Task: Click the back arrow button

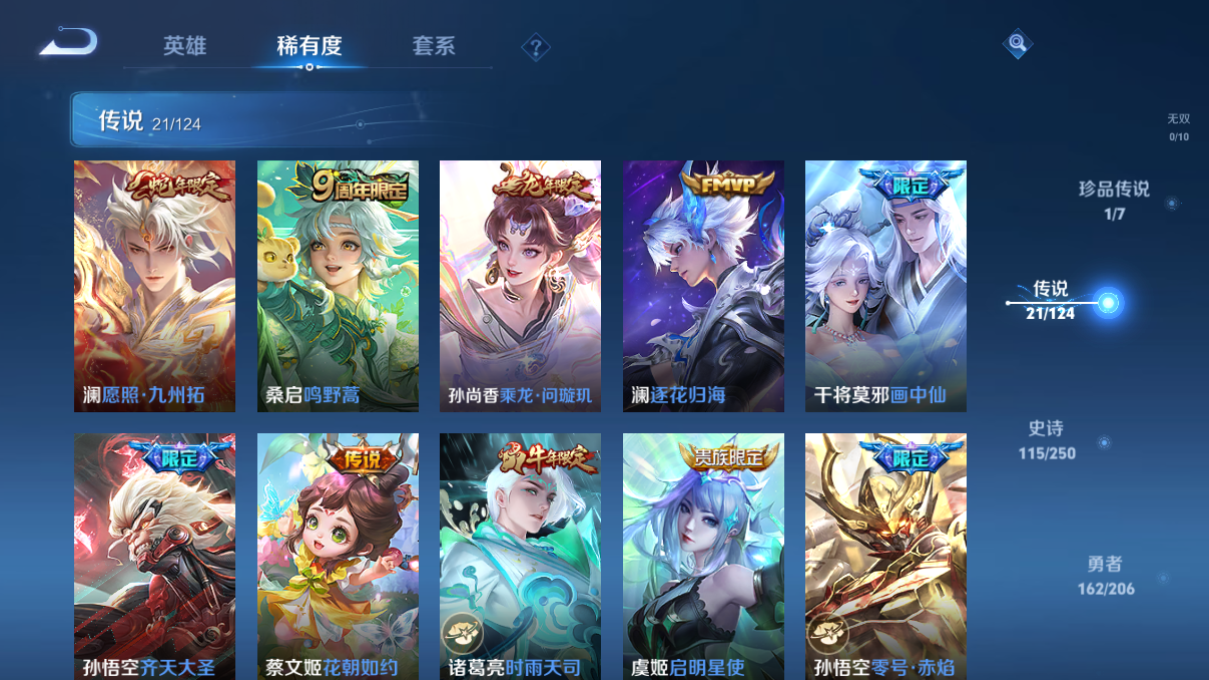Action: (69, 43)
